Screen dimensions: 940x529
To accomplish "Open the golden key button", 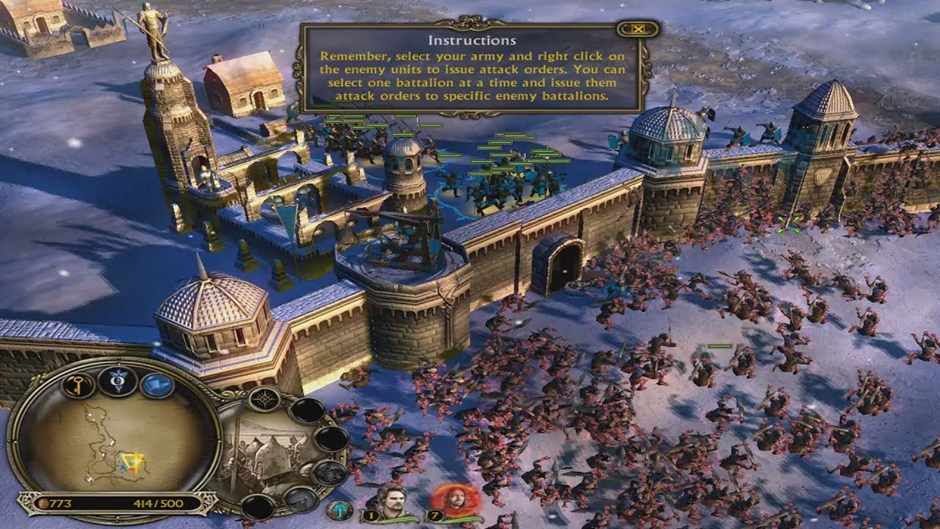I will [77, 385].
